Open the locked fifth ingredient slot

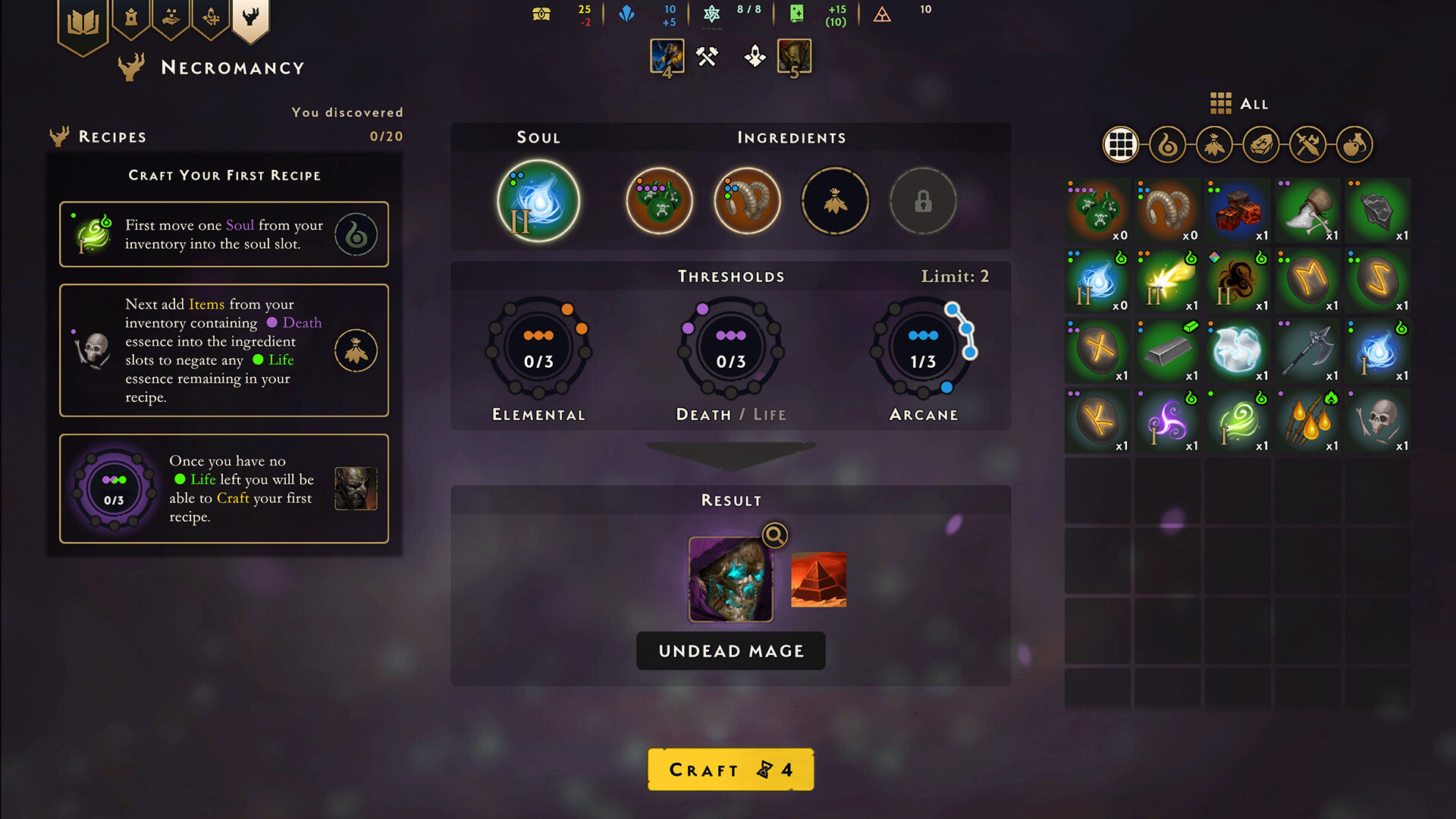(x=923, y=200)
